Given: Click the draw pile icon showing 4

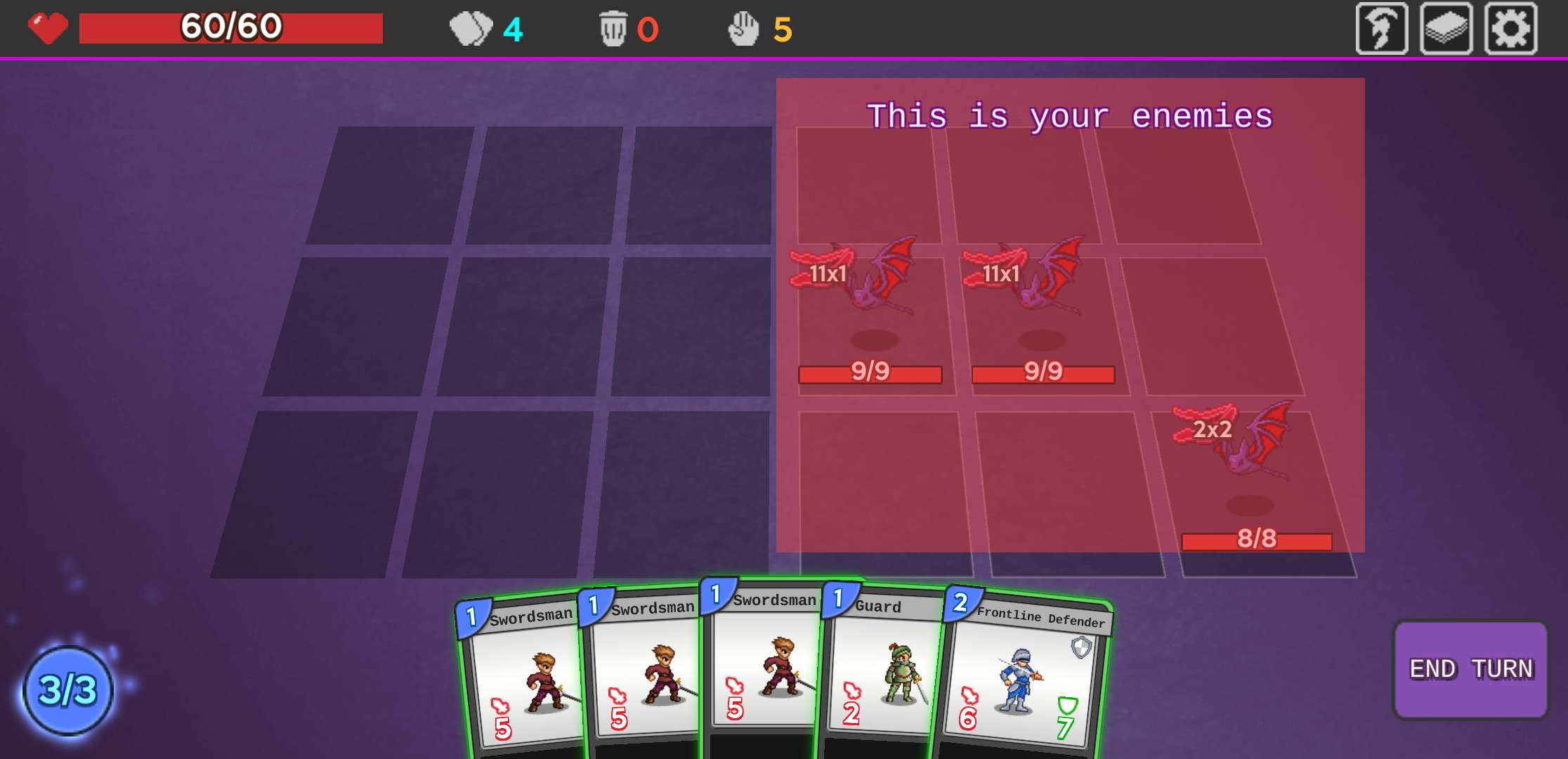Looking at the screenshot, I should point(472,29).
